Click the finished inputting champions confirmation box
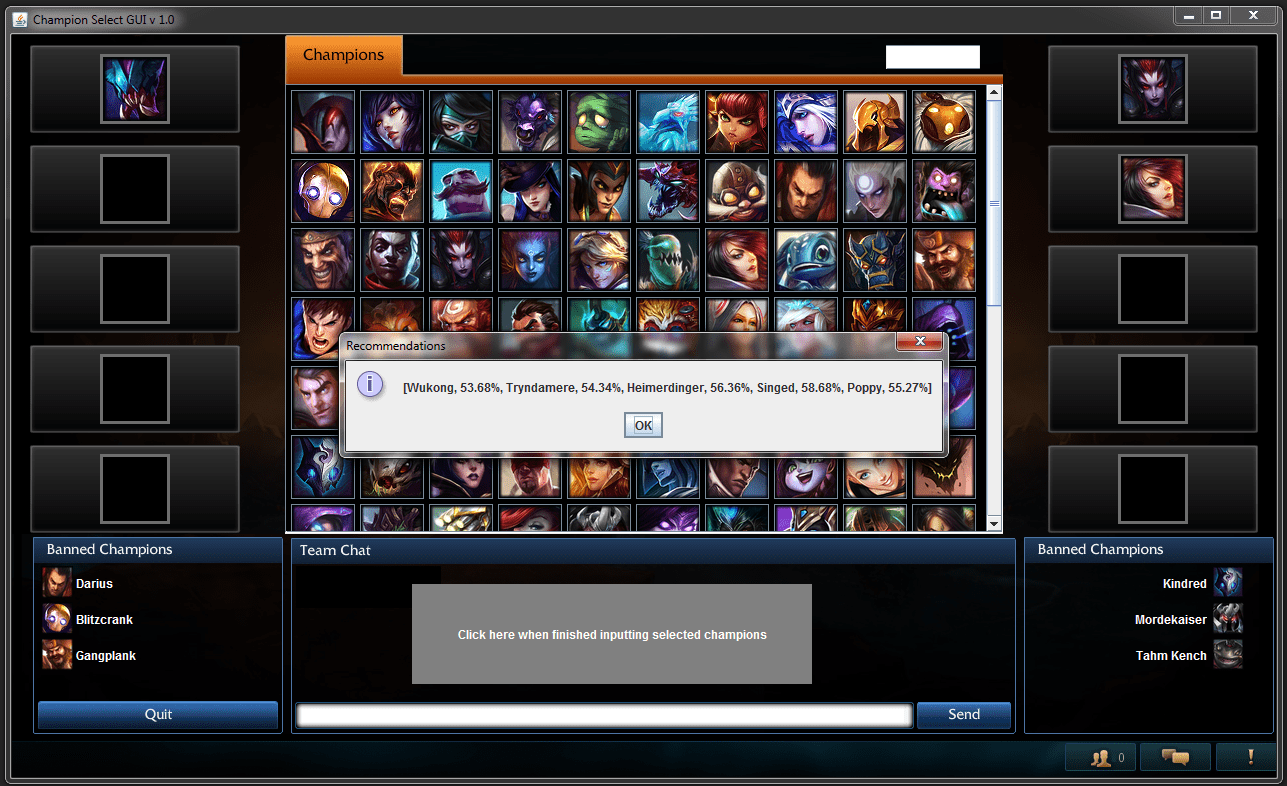 point(611,634)
